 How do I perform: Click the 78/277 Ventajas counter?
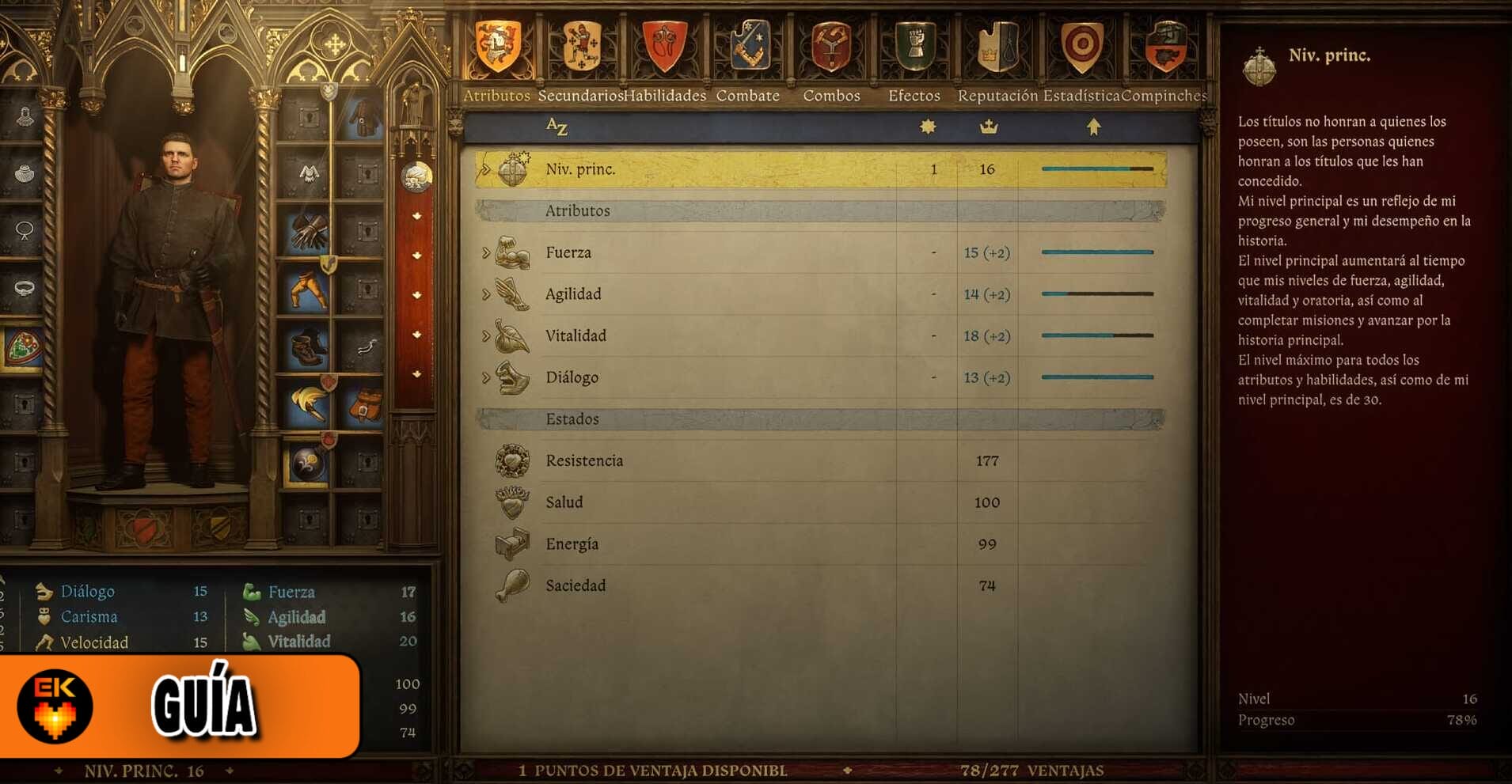(x=1033, y=769)
